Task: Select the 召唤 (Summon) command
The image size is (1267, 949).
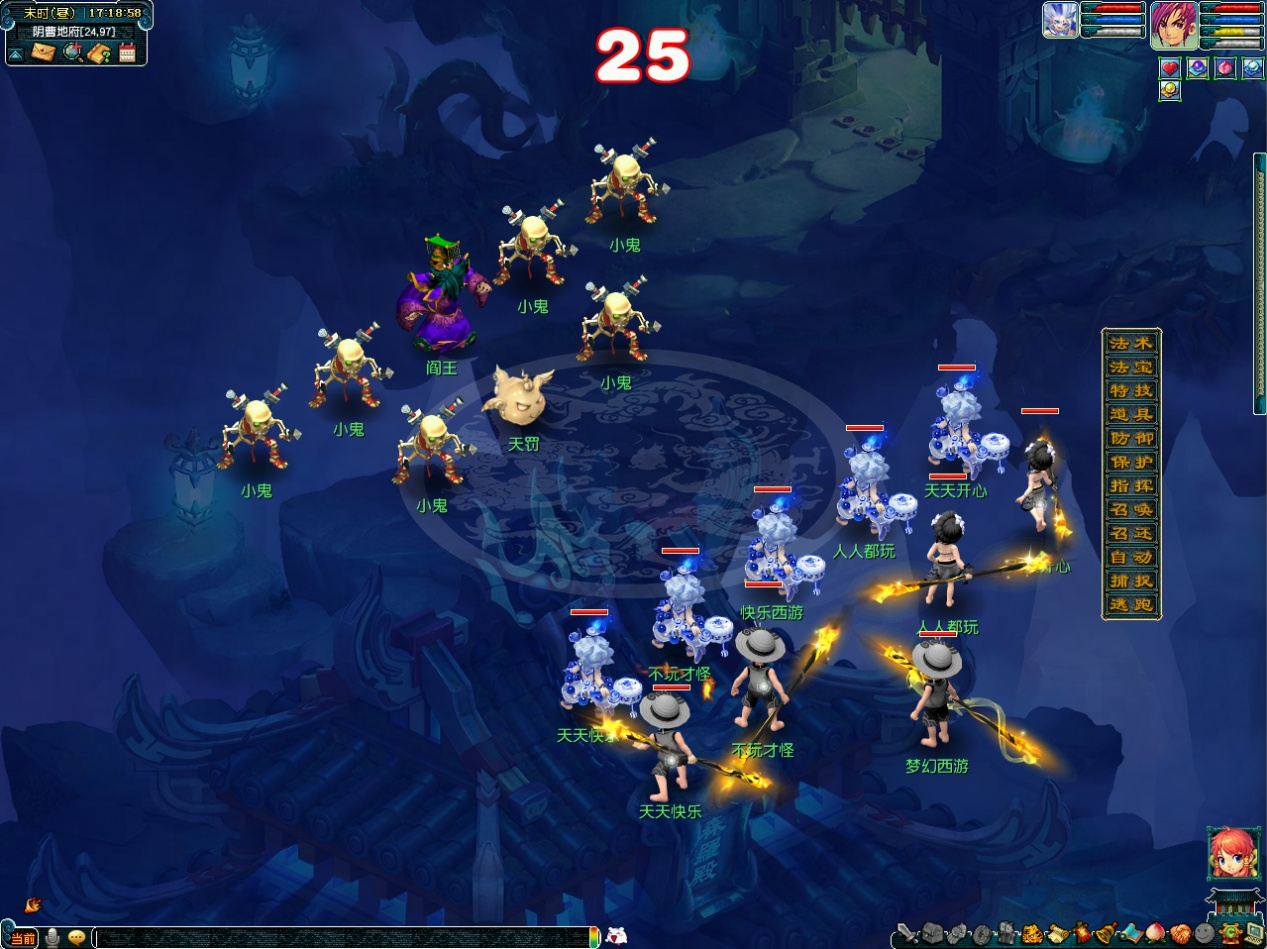Action: (1131, 510)
